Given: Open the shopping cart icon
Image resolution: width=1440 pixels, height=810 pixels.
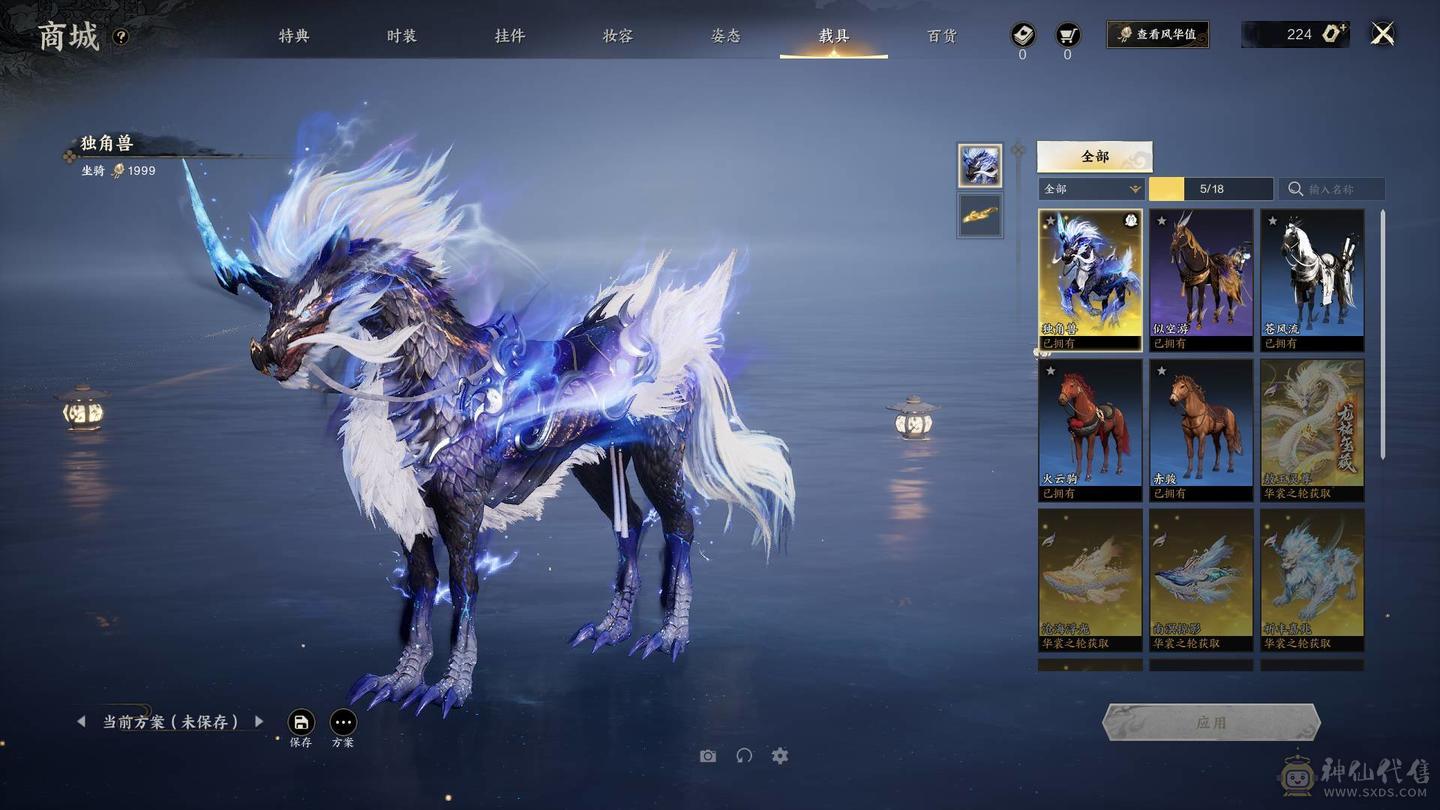Looking at the screenshot, I should pos(1067,35).
